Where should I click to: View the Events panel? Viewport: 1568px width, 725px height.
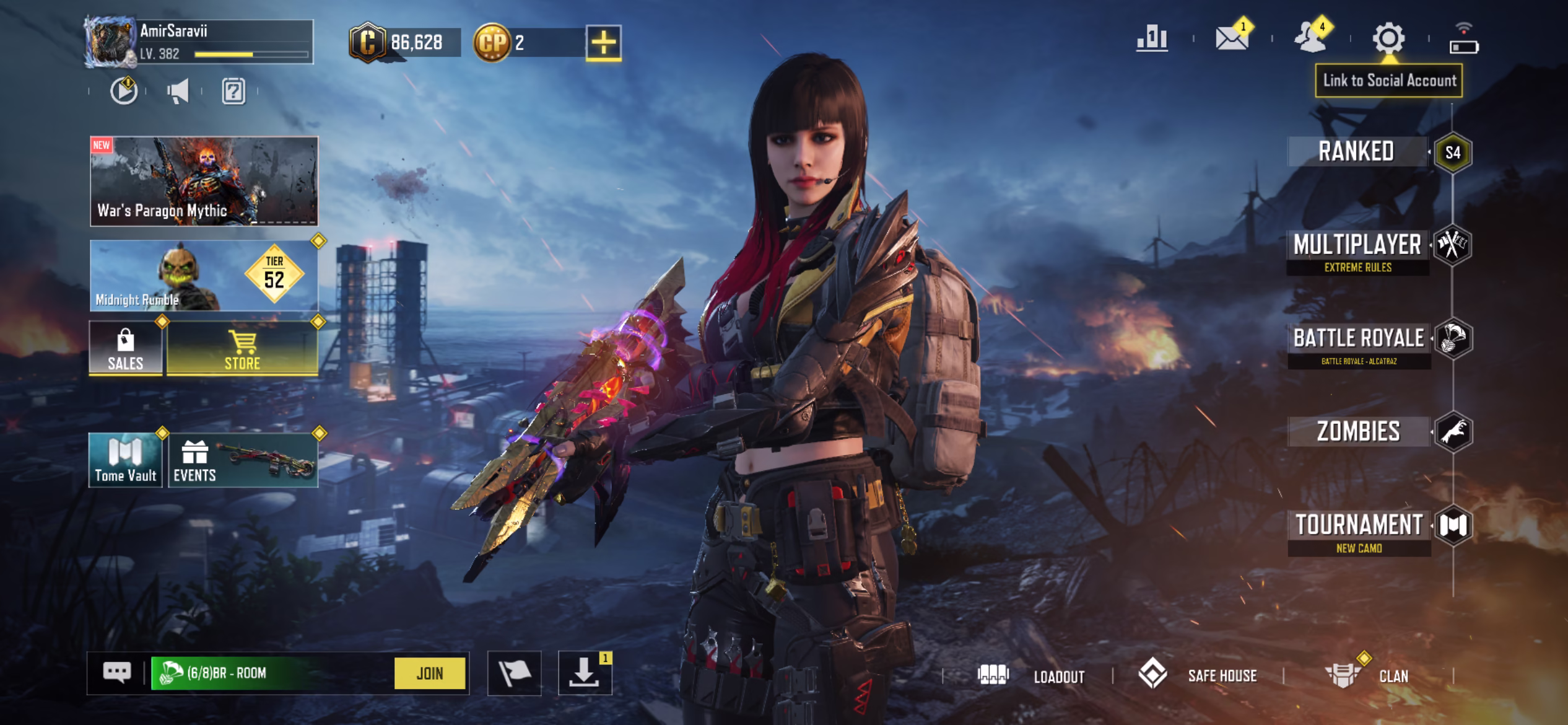click(243, 460)
